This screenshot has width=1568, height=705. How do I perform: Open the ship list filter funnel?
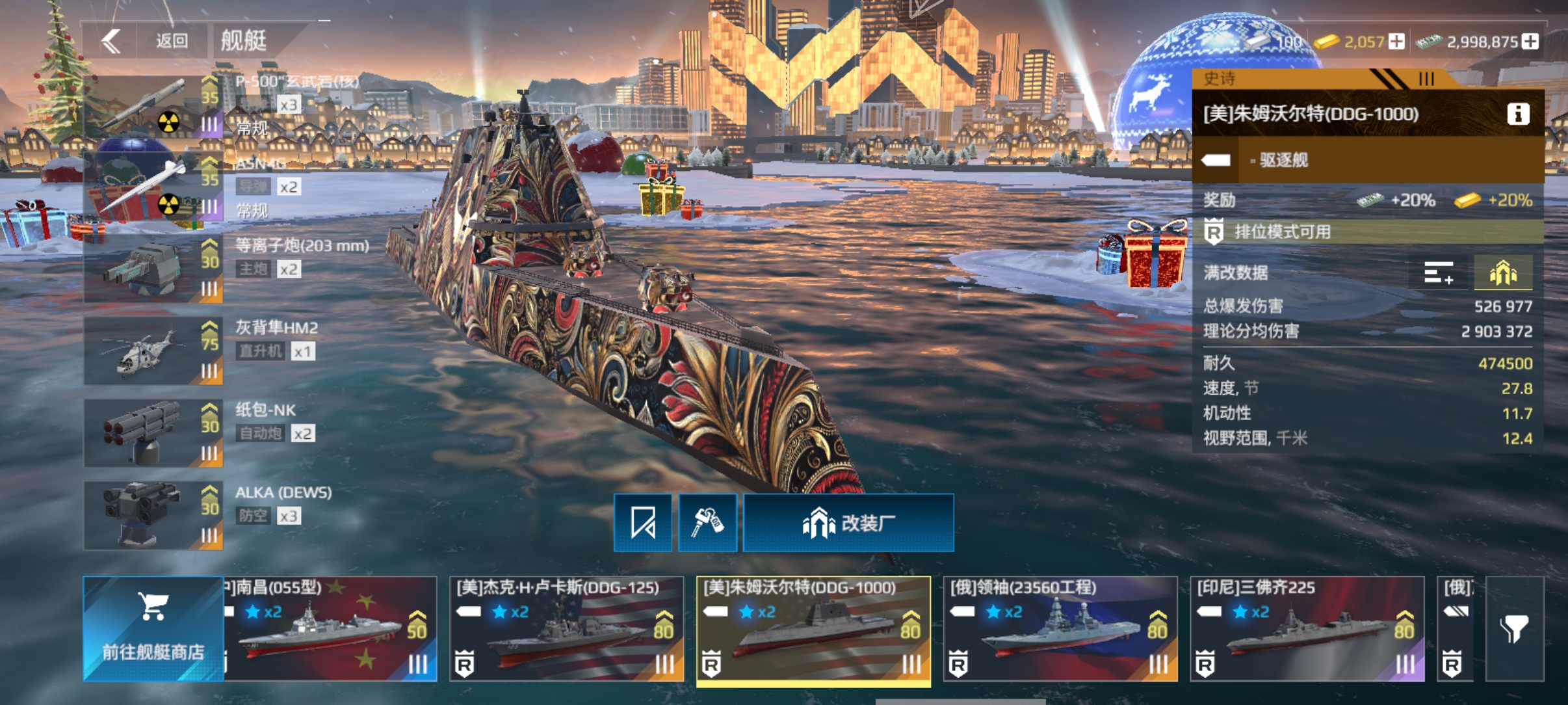point(1514,628)
